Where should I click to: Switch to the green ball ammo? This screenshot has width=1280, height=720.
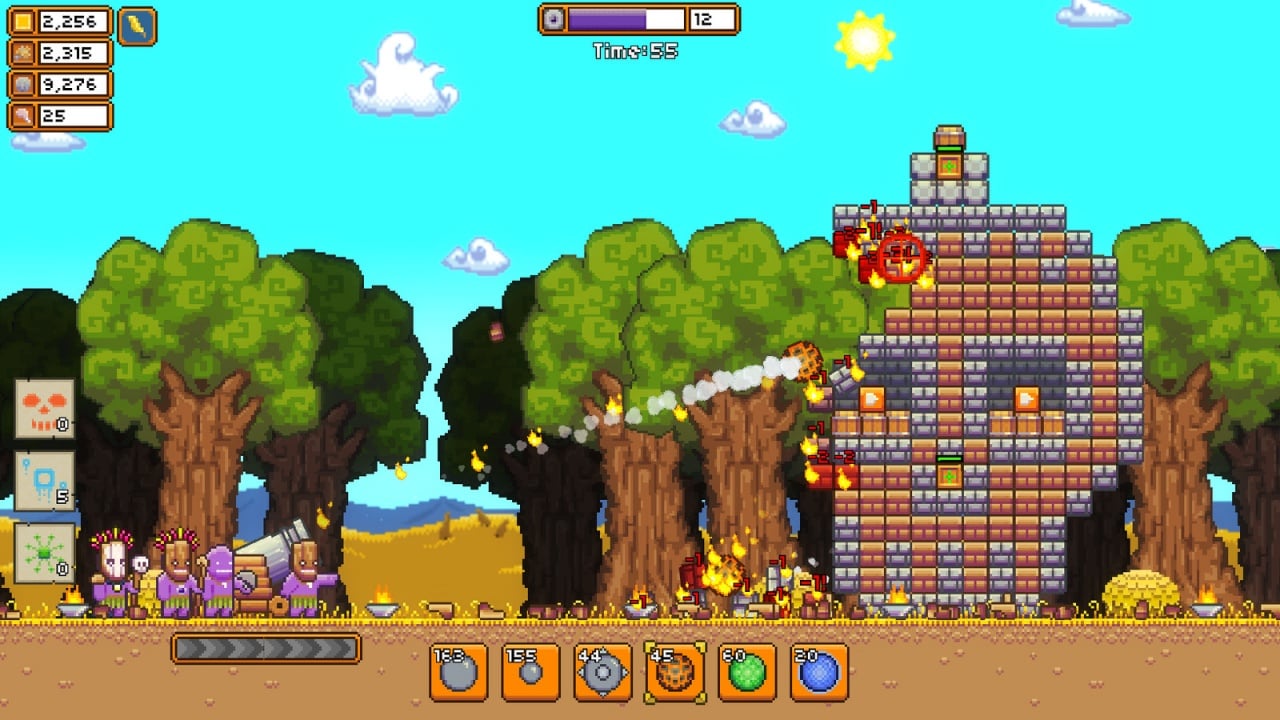(747, 672)
